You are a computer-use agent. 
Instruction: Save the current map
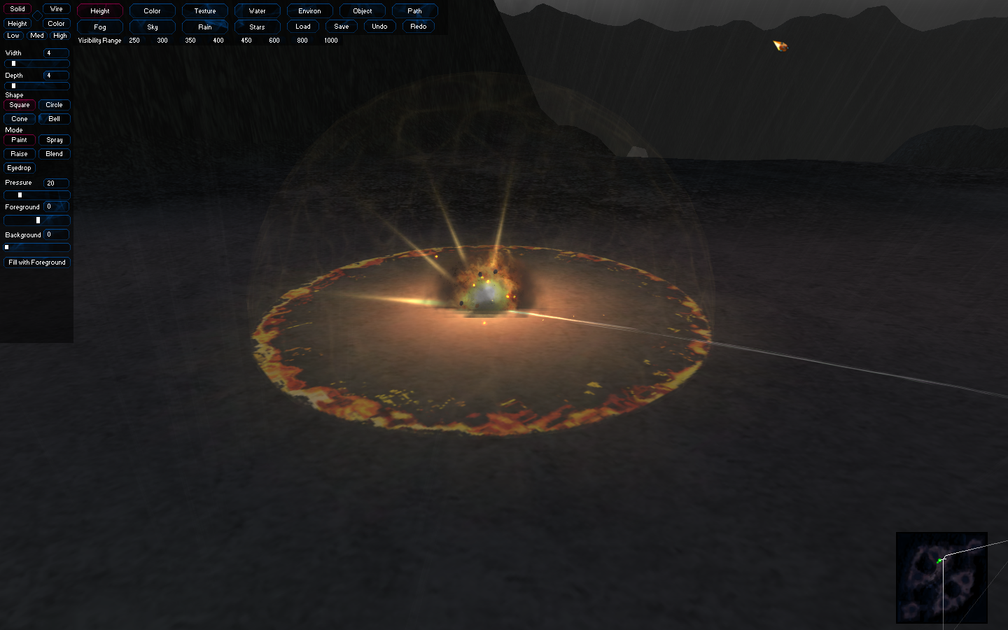tap(342, 27)
